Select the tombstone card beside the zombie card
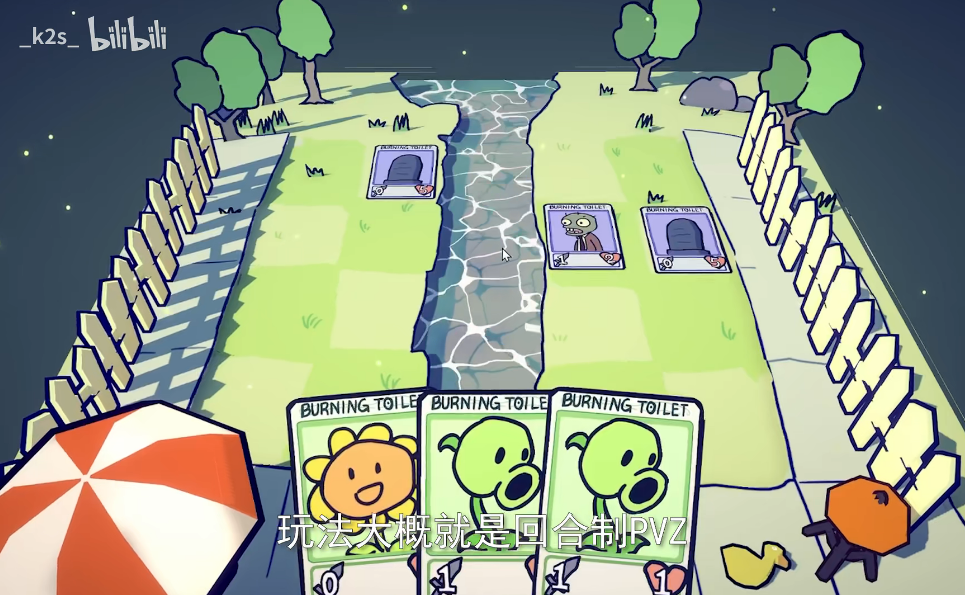965x595 pixels. 684,239
